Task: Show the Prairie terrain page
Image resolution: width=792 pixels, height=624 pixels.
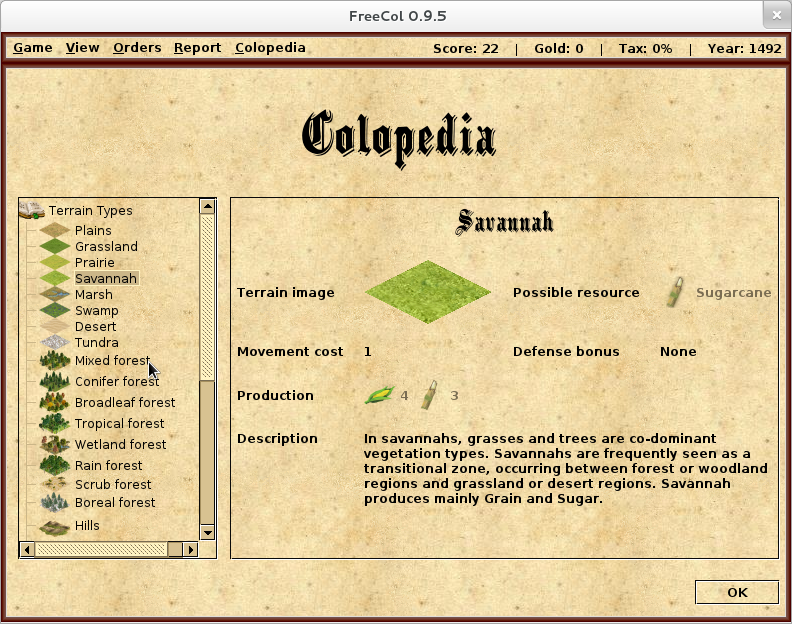Action: [x=95, y=262]
